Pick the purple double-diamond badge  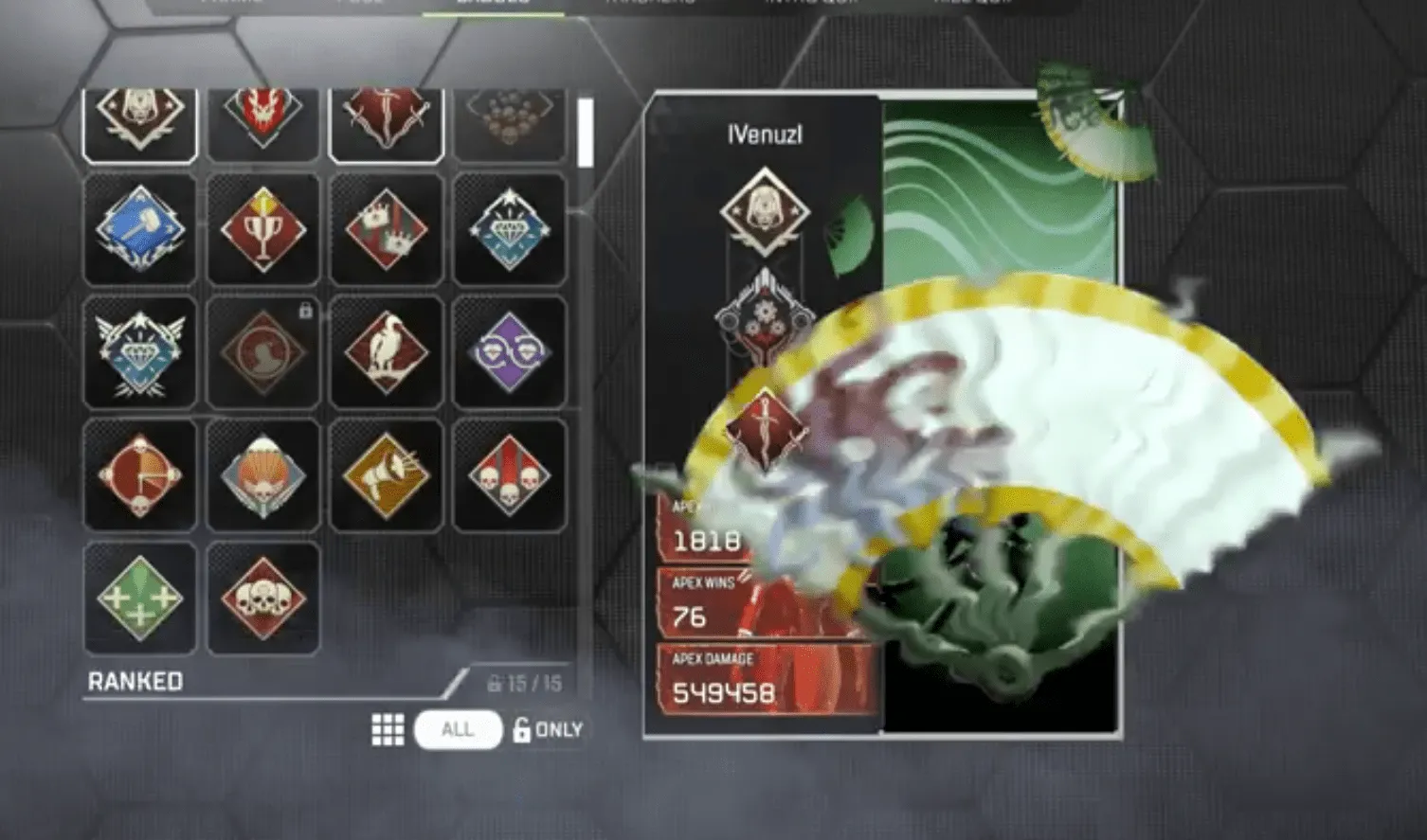(x=510, y=350)
